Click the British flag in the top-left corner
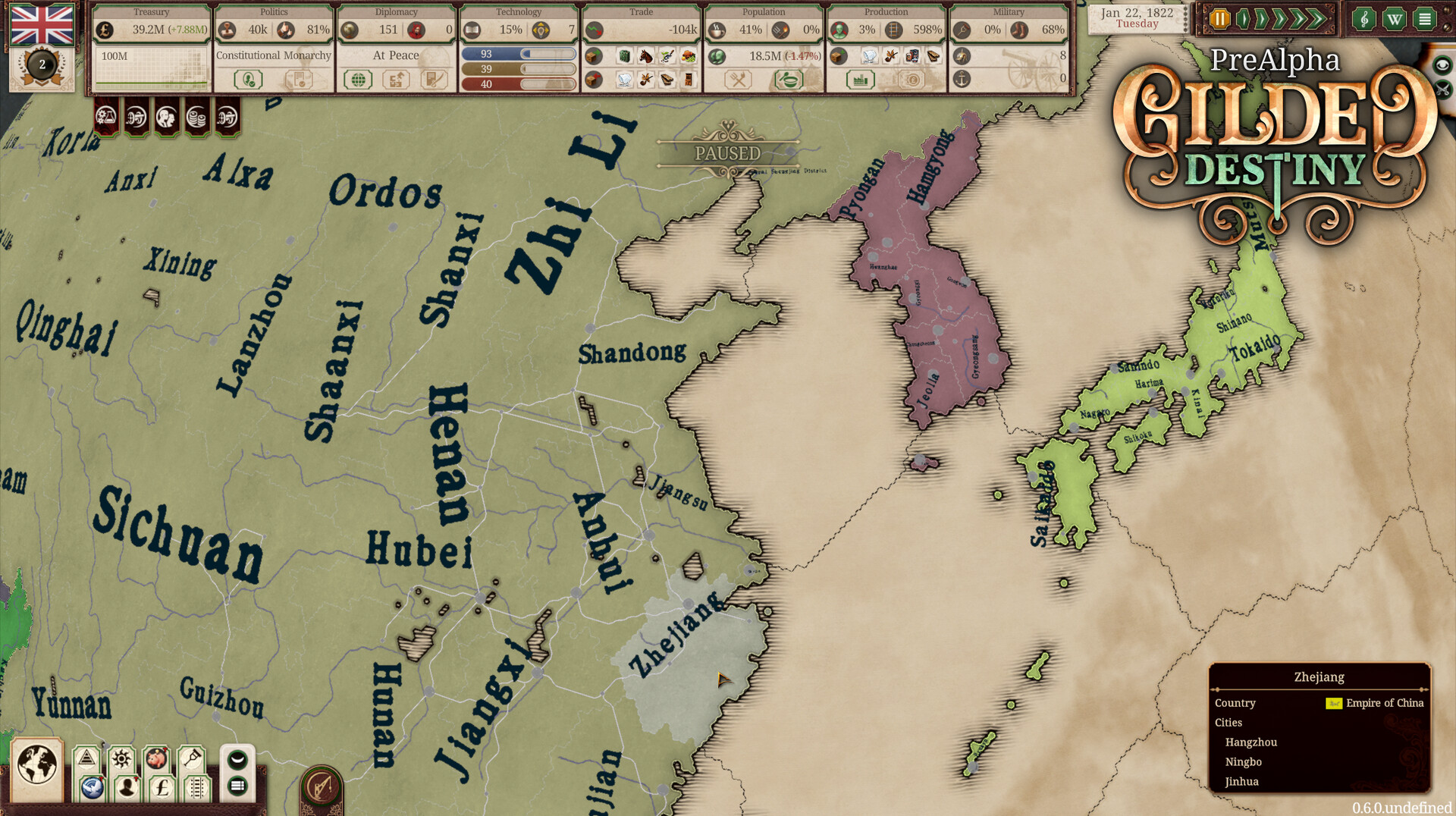1456x816 pixels. (x=42, y=25)
